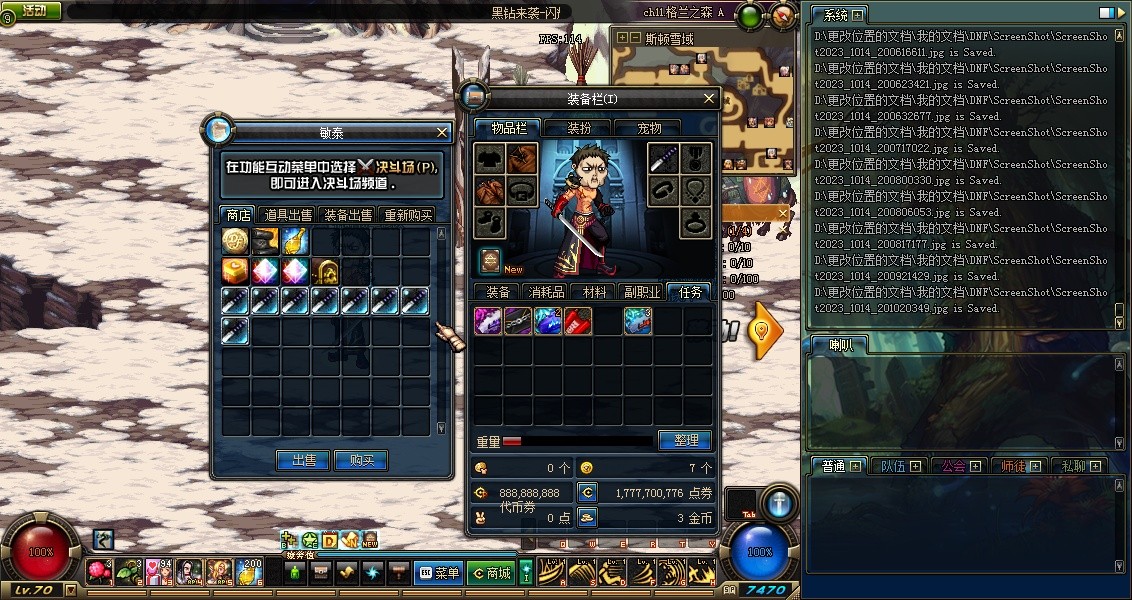Switch chat to the 公会 guild channel
1132x600 pixels.
coord(952,466)
